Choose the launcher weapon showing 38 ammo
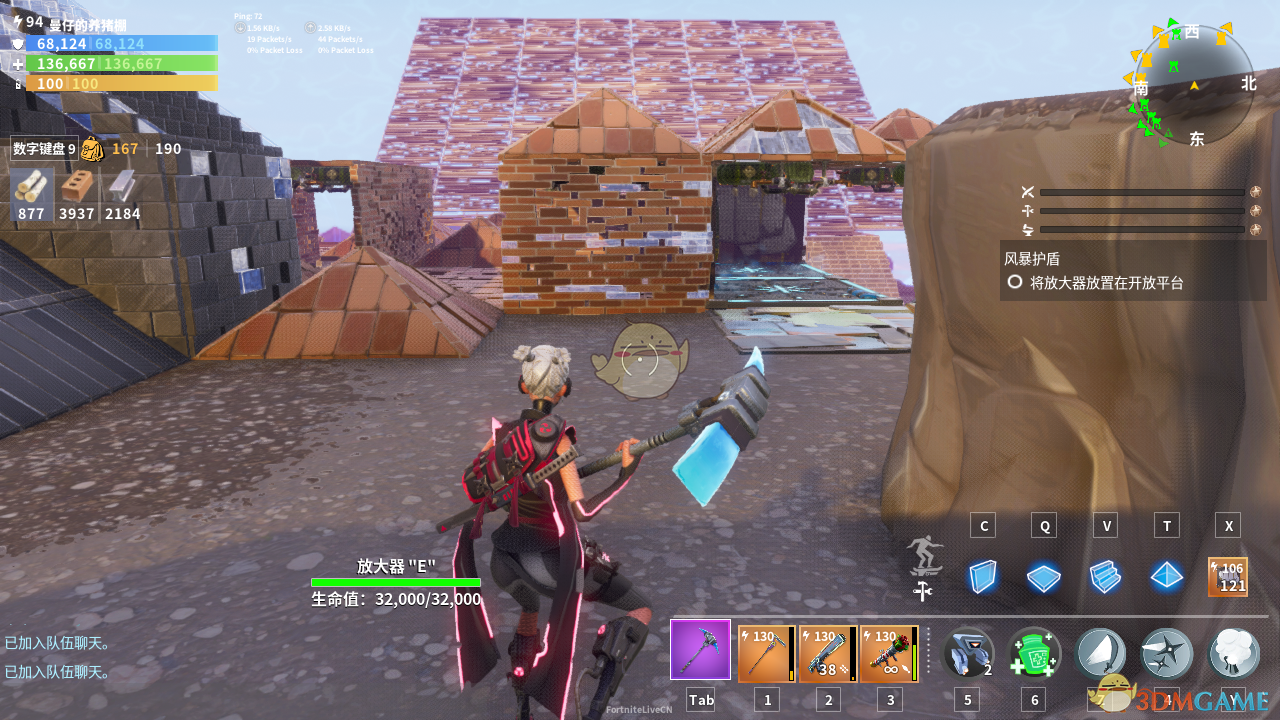This screenshot has height=720, width=1280. [828, 654]
